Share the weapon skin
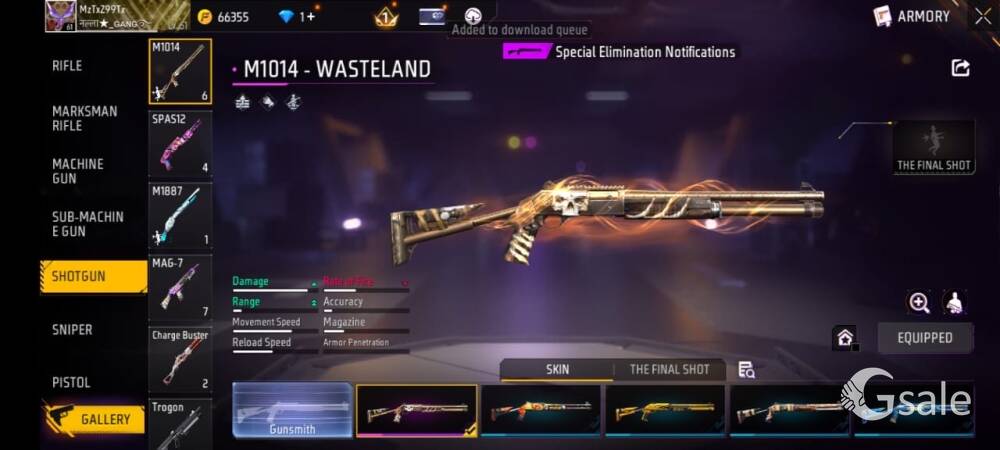Image resolution: width=1000 pixels, height=450 pixels. click(960, 68)
